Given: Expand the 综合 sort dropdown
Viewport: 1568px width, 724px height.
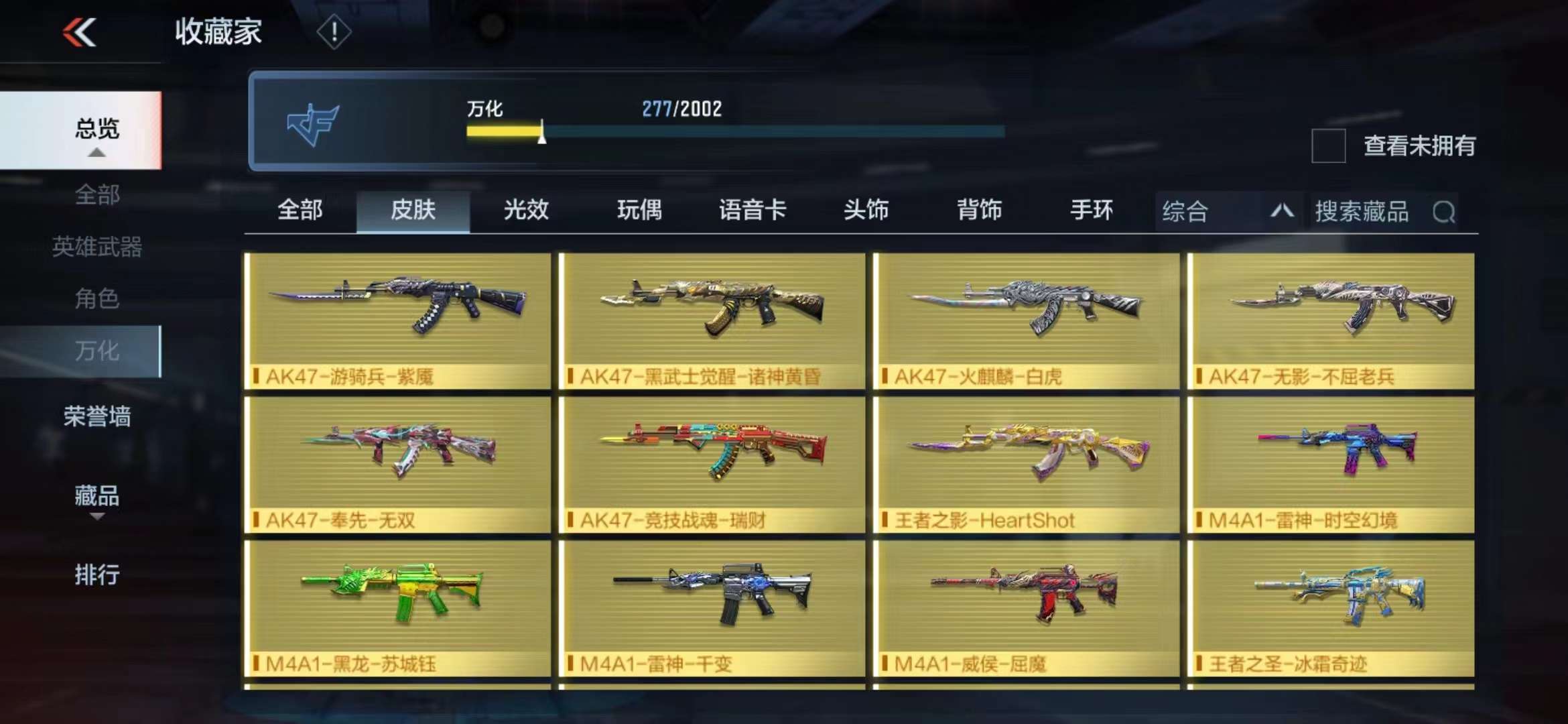Looking at the screenshot, I should click(1228, 212).
